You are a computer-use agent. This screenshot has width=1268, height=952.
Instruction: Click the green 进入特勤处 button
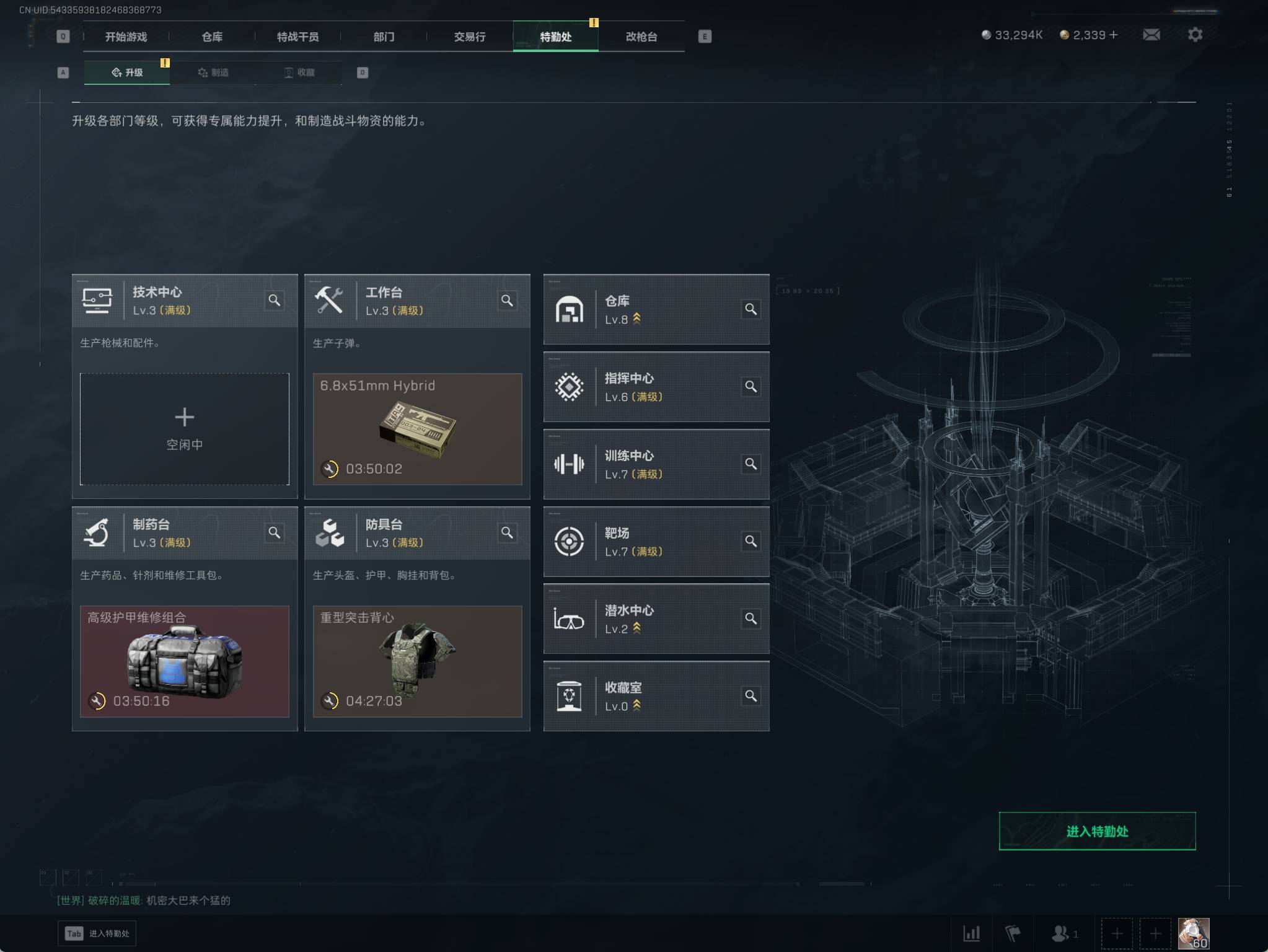(1097, 831)
